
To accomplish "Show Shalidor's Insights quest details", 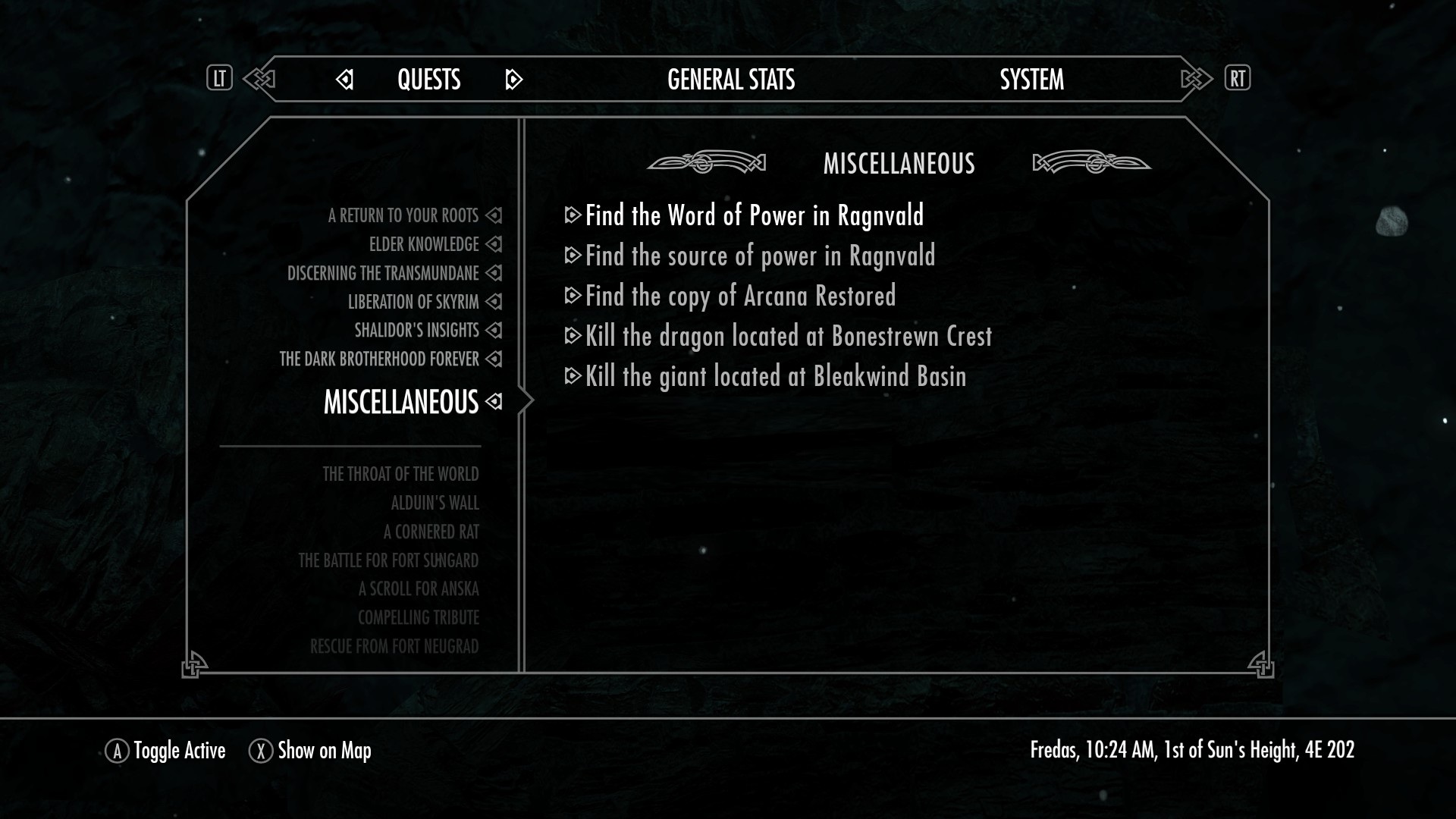I will click(416, 331).
